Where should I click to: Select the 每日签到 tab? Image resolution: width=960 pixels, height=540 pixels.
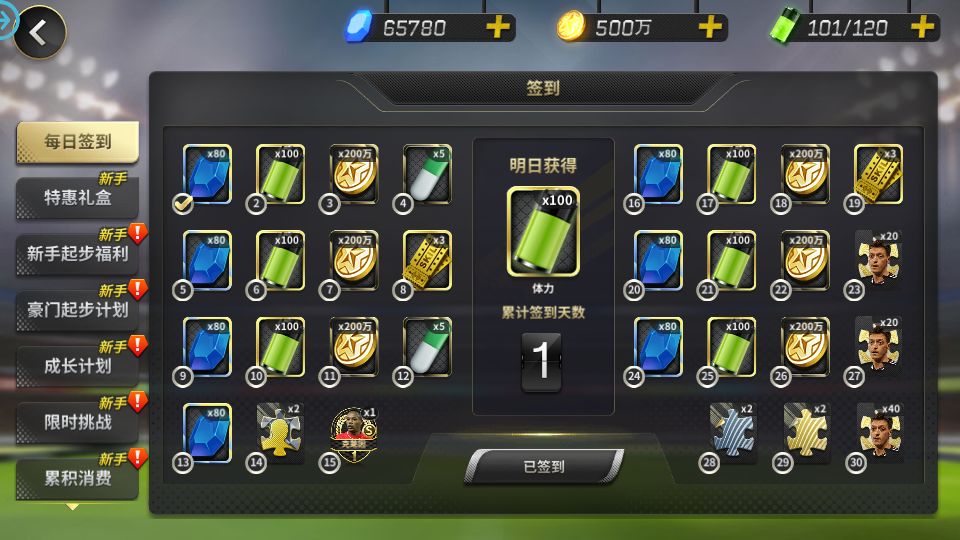click(77, 142)
